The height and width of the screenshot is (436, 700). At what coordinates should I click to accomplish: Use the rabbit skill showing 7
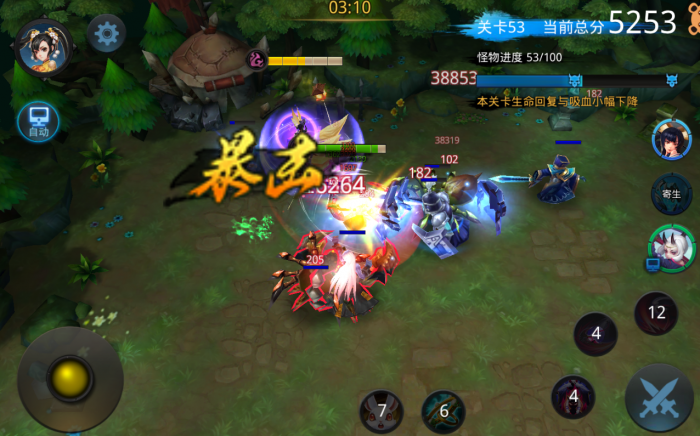[381, 411]
